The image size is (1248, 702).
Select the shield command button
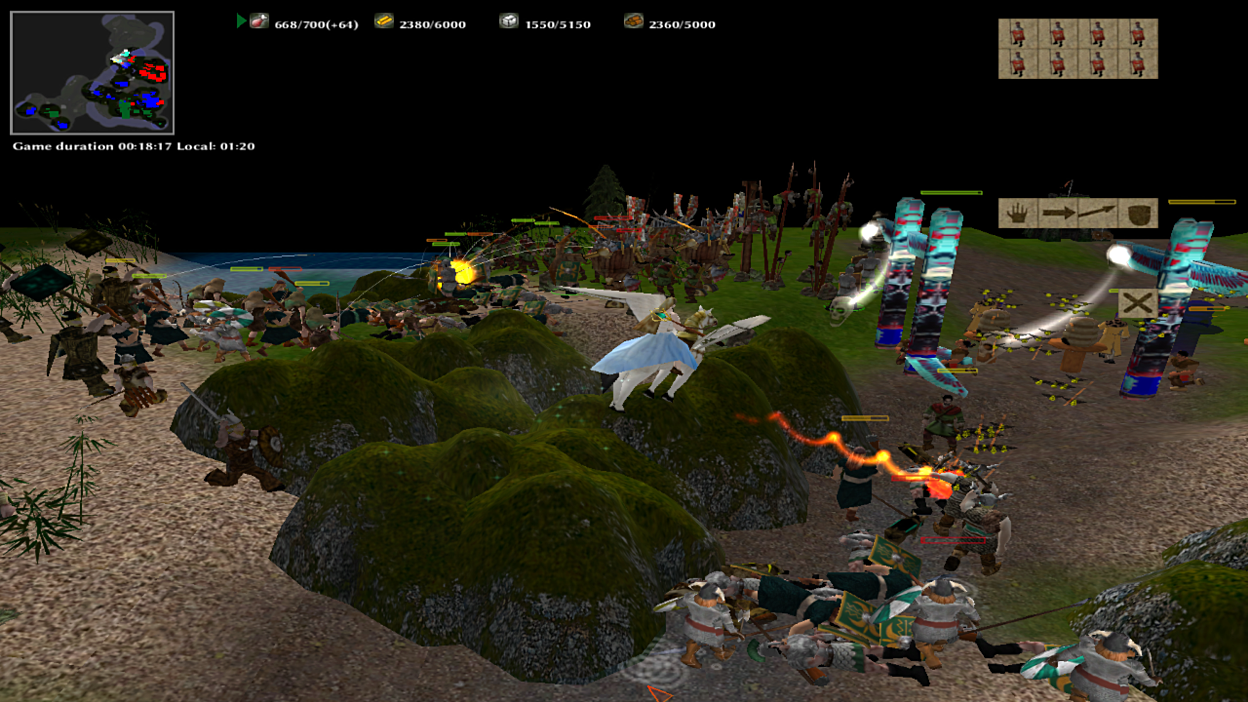(1138, 213)
